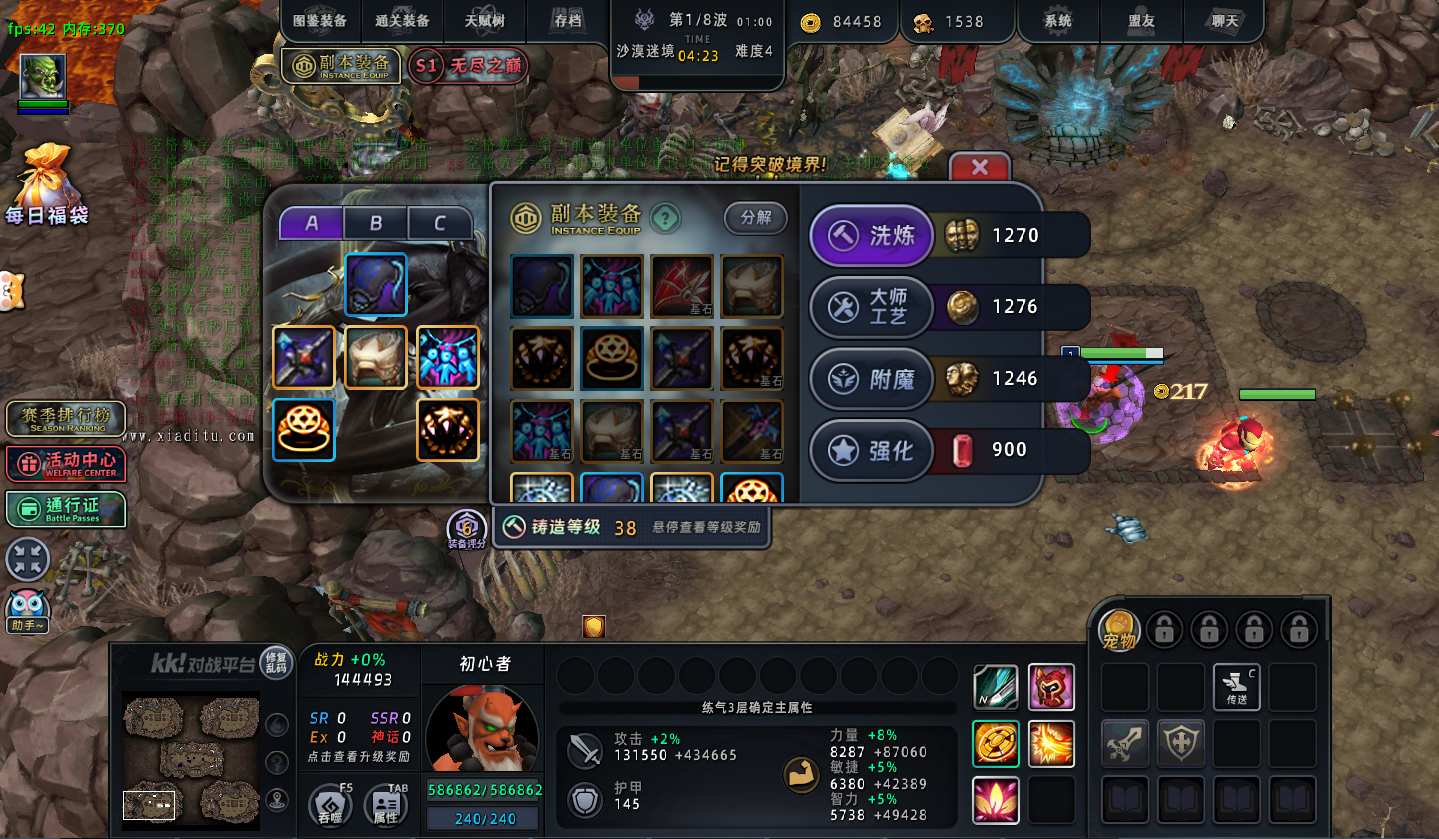Open the 通关装备 menu
Viewport: 1439px width, 839px height.
(x=402, y=21)
